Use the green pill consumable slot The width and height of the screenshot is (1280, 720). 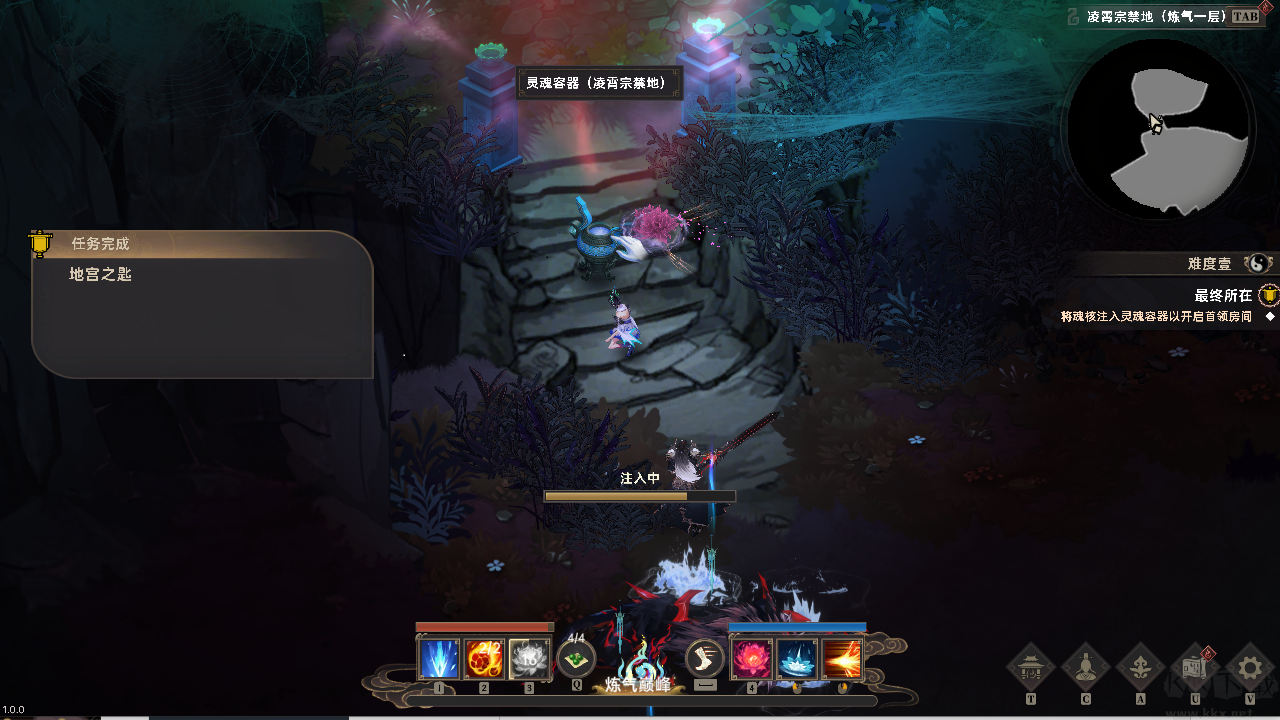pos(576,659)
